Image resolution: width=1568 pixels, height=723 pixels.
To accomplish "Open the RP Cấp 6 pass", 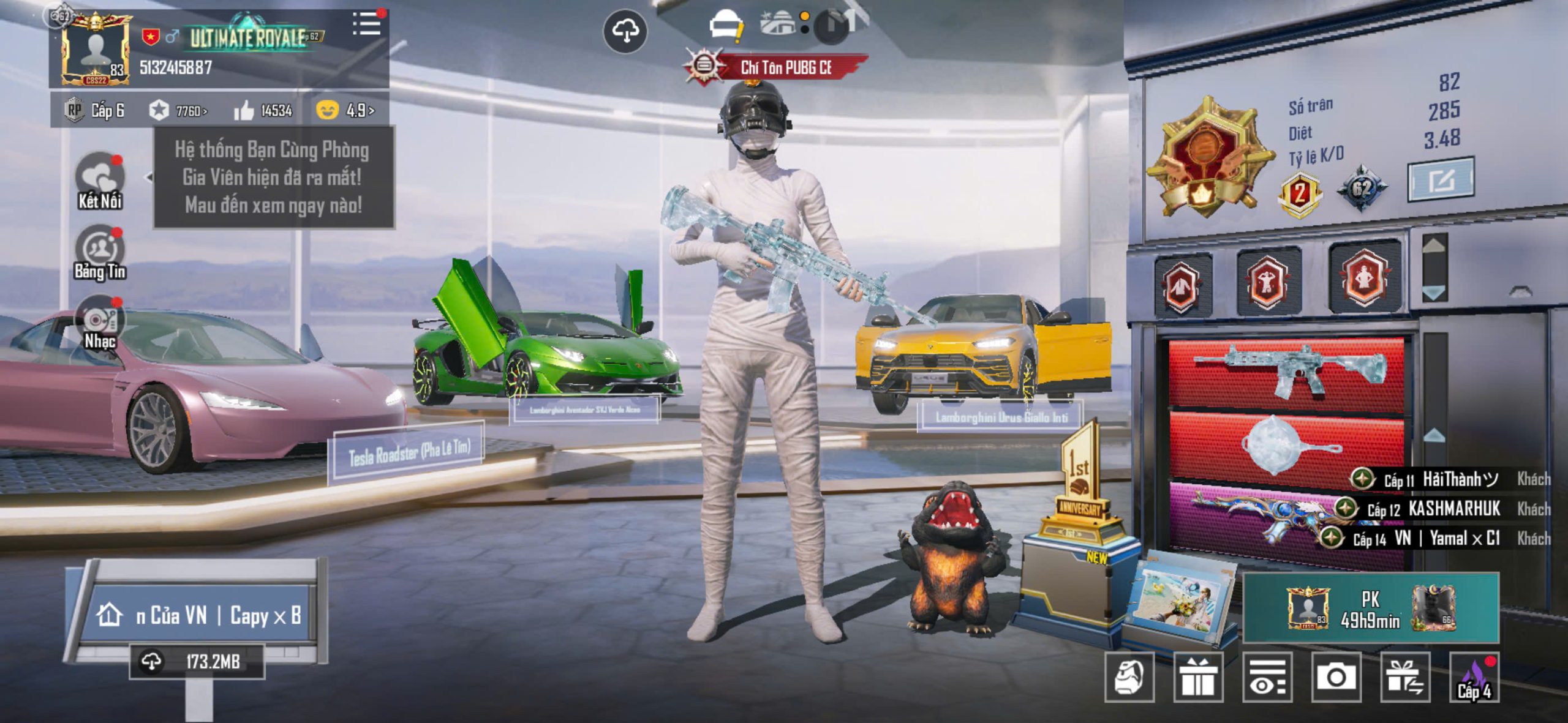I will (x=96, y=110).
